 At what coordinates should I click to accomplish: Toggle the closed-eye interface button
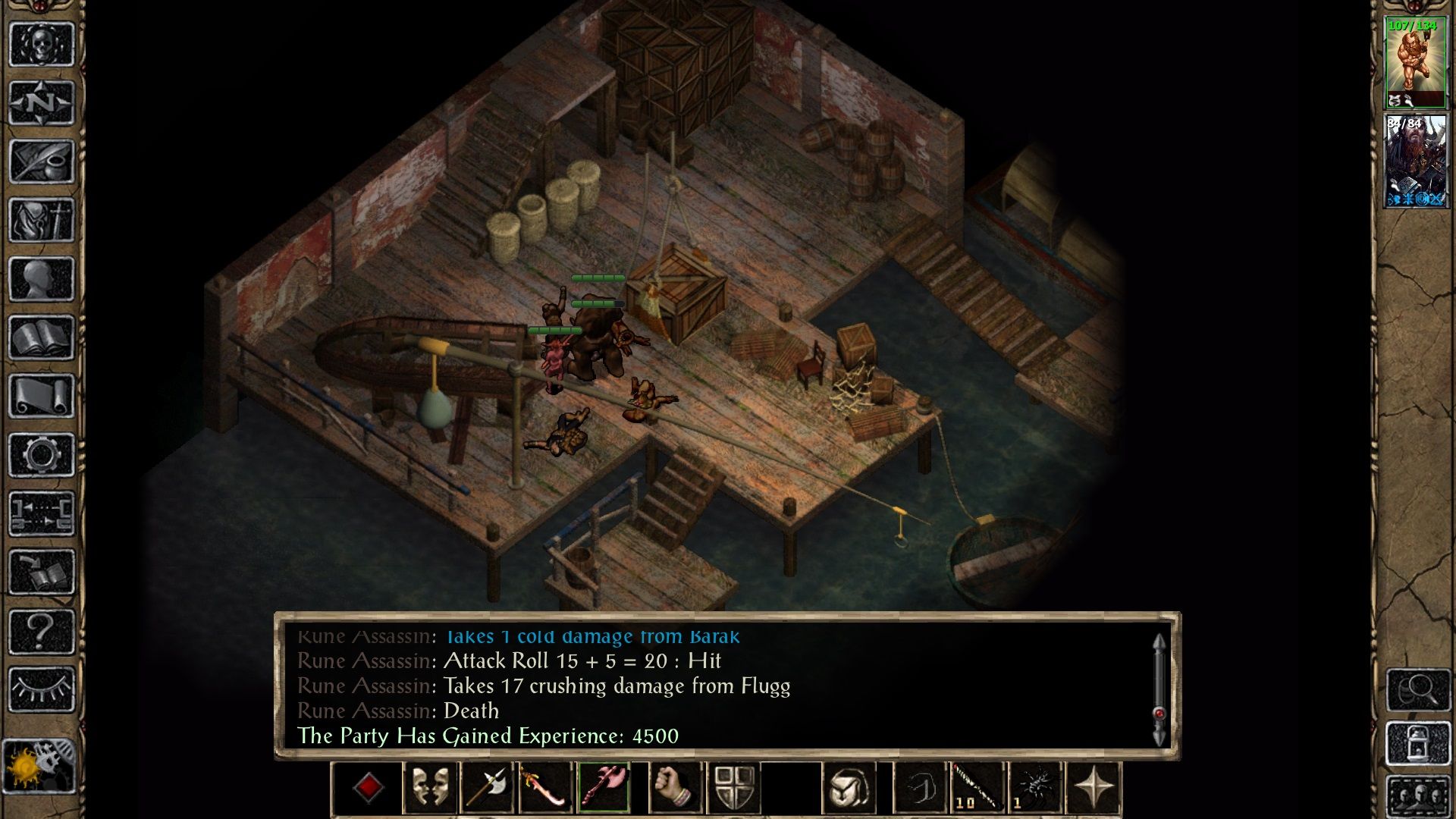click(x=41, y=689)
